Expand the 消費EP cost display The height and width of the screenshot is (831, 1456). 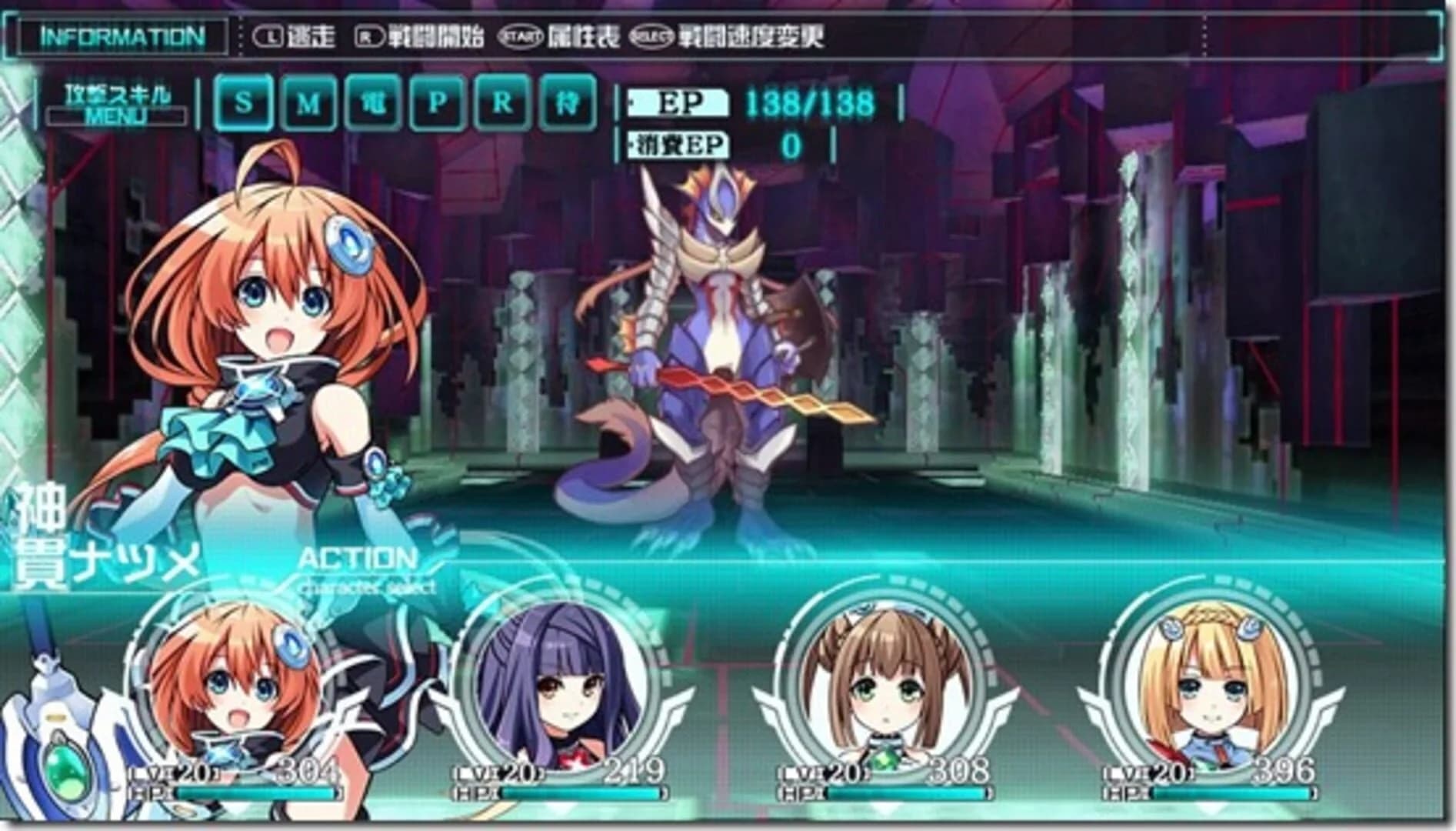681,146
